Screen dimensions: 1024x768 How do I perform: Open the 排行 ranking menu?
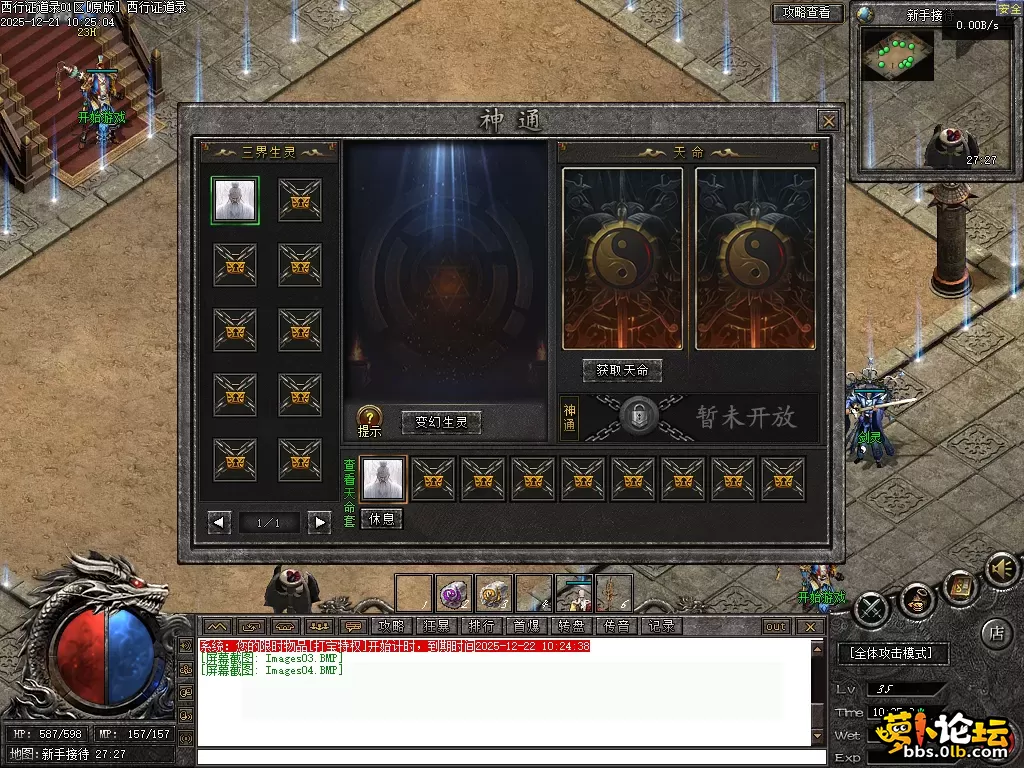coord(482,626)
